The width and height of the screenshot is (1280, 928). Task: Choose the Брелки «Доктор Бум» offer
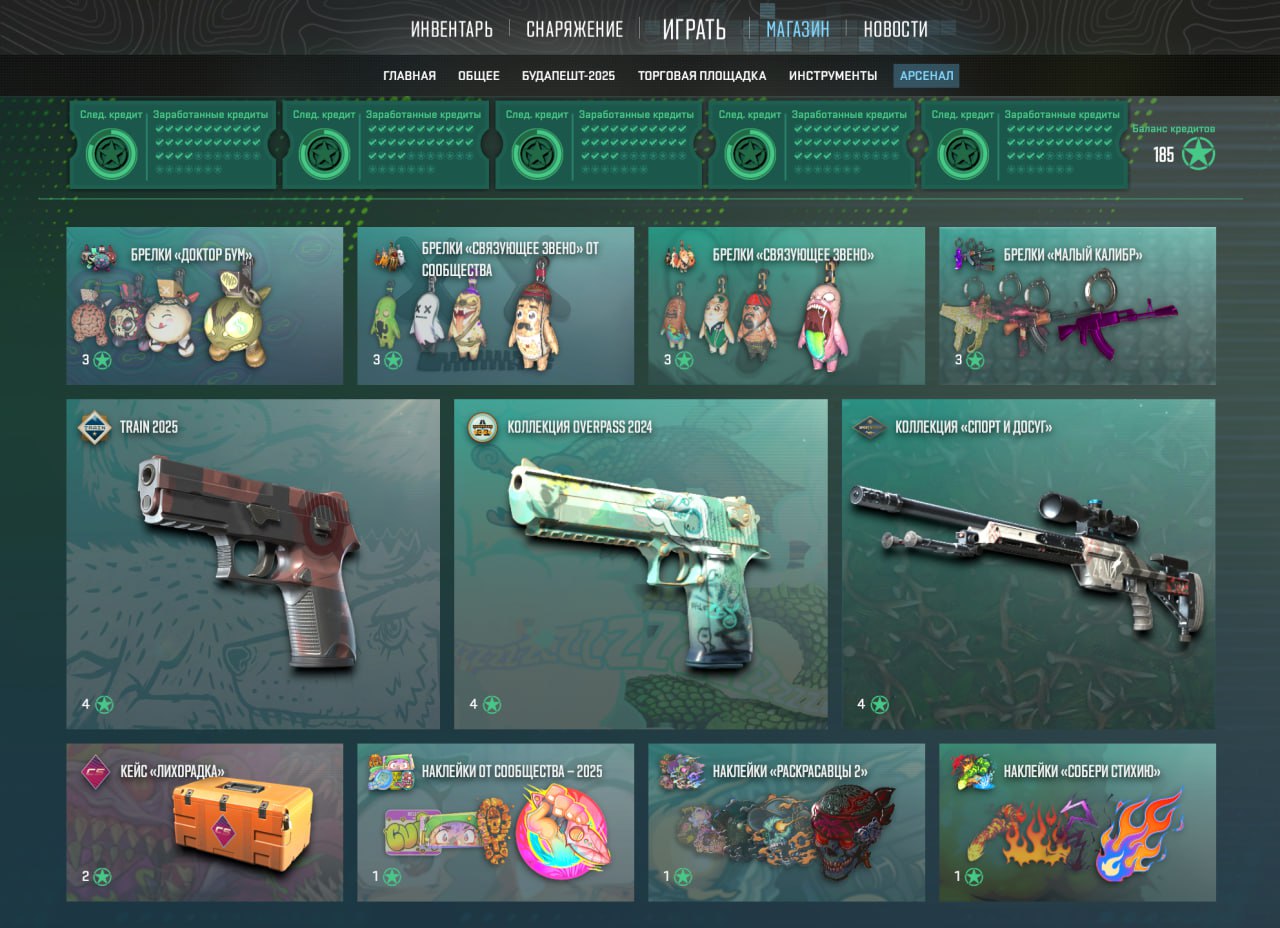[x=204, y=306]
